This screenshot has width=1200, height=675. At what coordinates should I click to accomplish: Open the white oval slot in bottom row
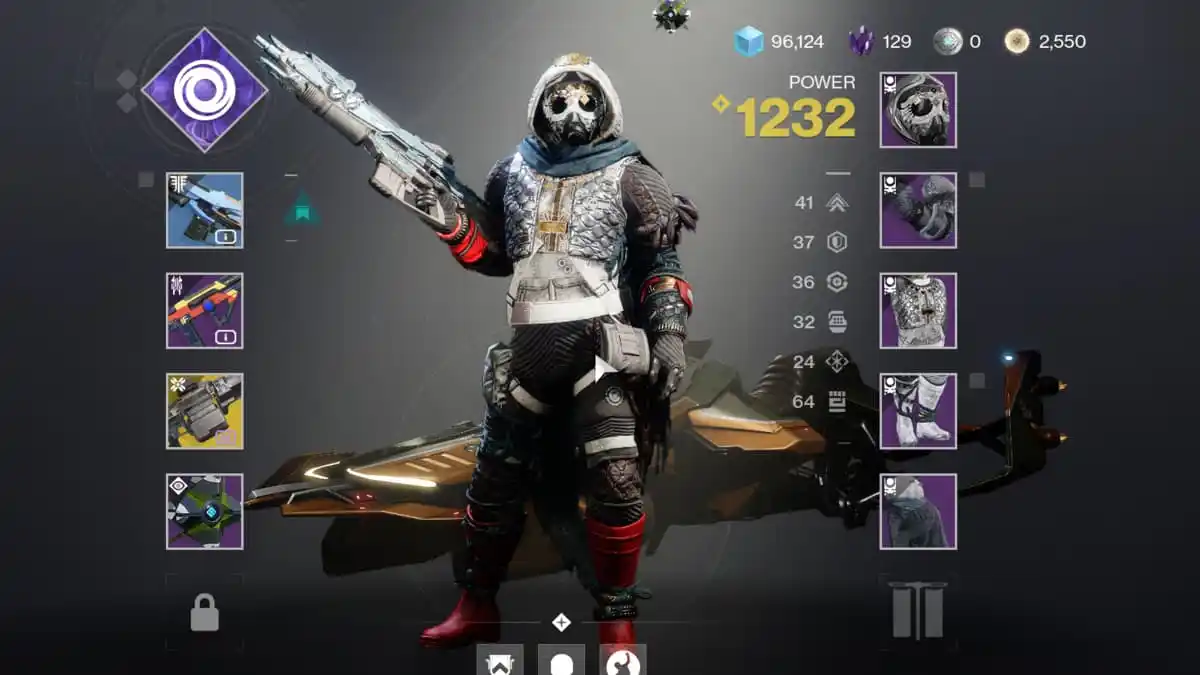[561, 661]
